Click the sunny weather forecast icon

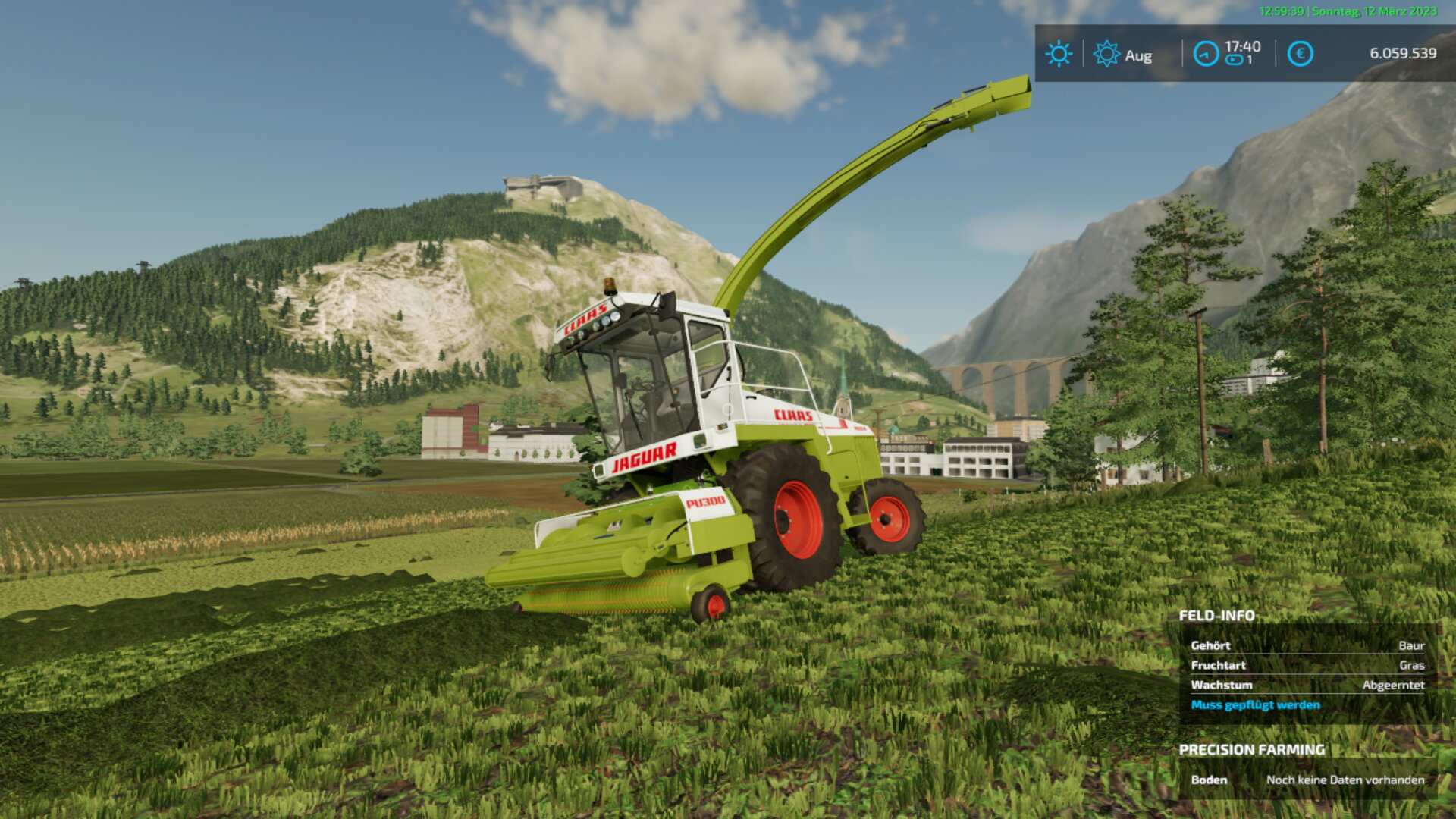1059,54
